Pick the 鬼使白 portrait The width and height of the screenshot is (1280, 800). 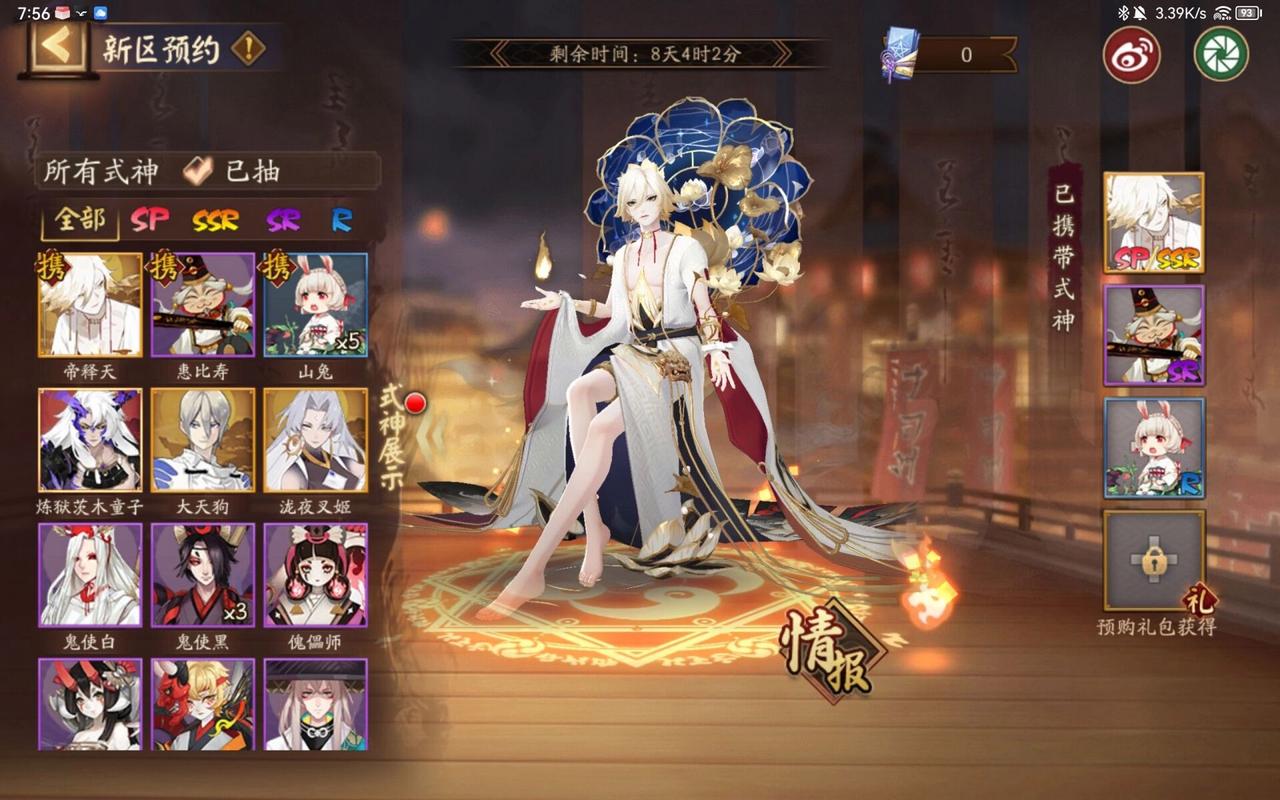coord(90,575)
